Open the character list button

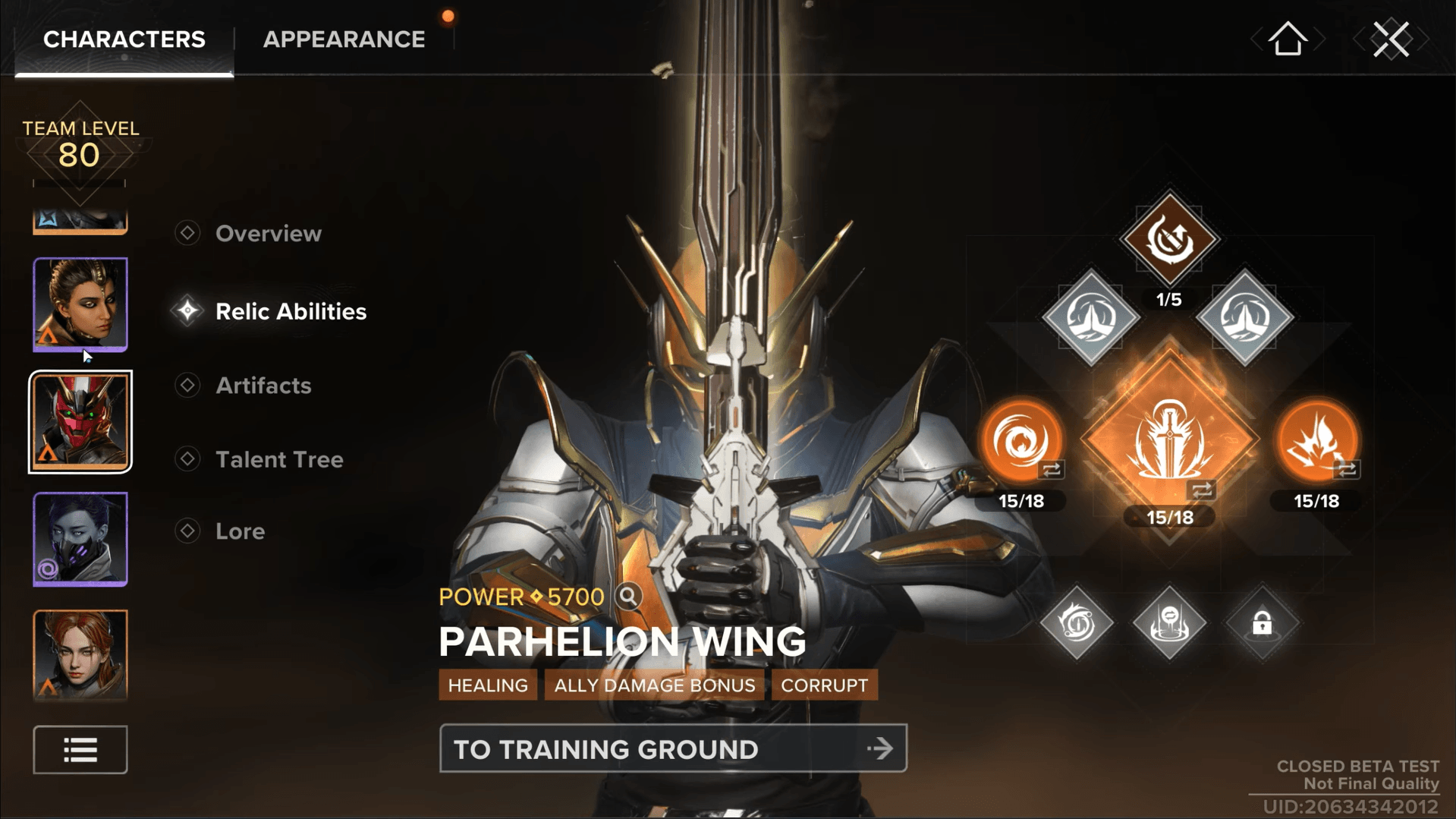(x=80, y=750)
